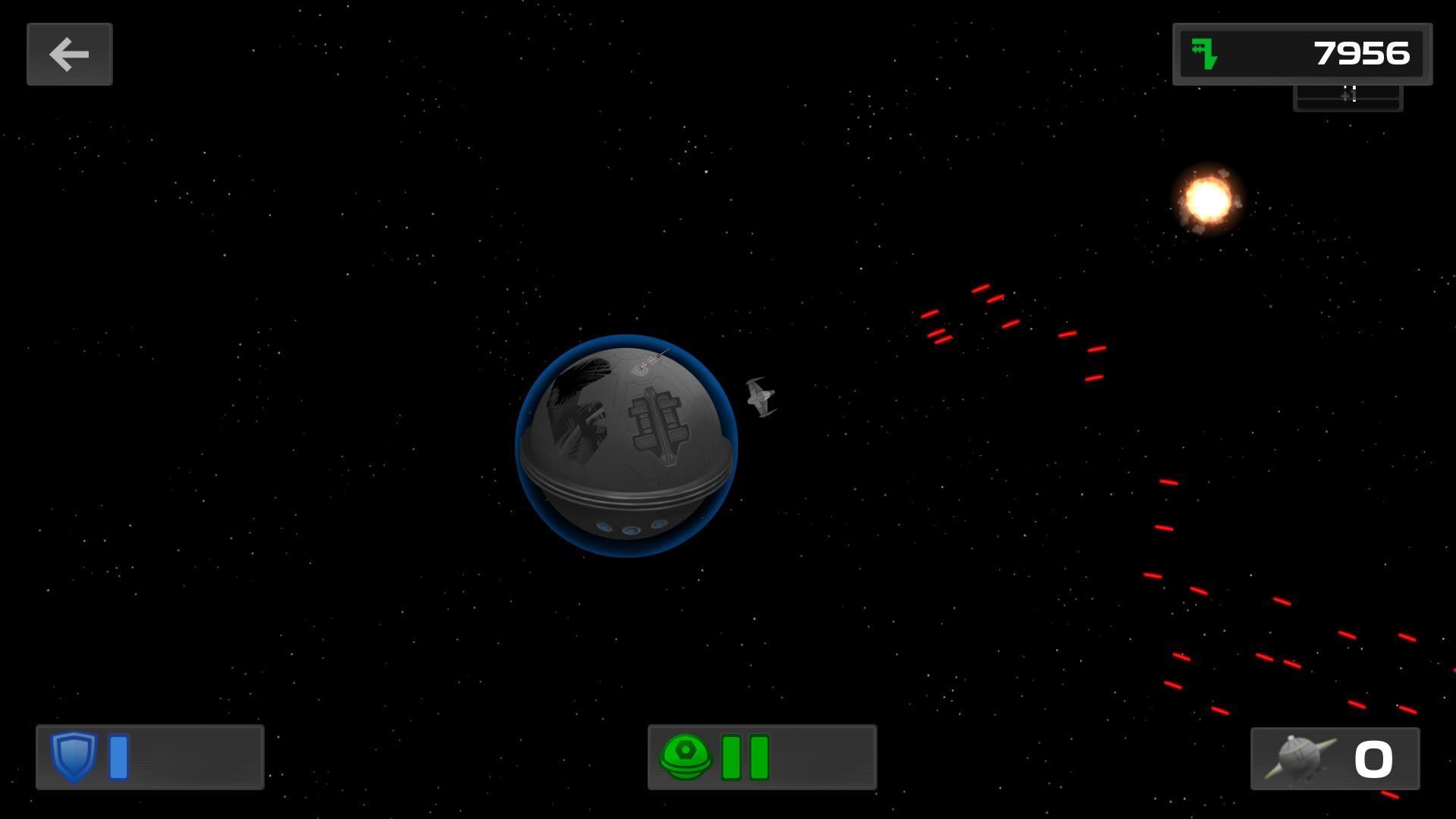The image size is (1456, 819).
Task: Tap the back arrow icon top left
Action: pyautogui.click(x=69, y=54)
